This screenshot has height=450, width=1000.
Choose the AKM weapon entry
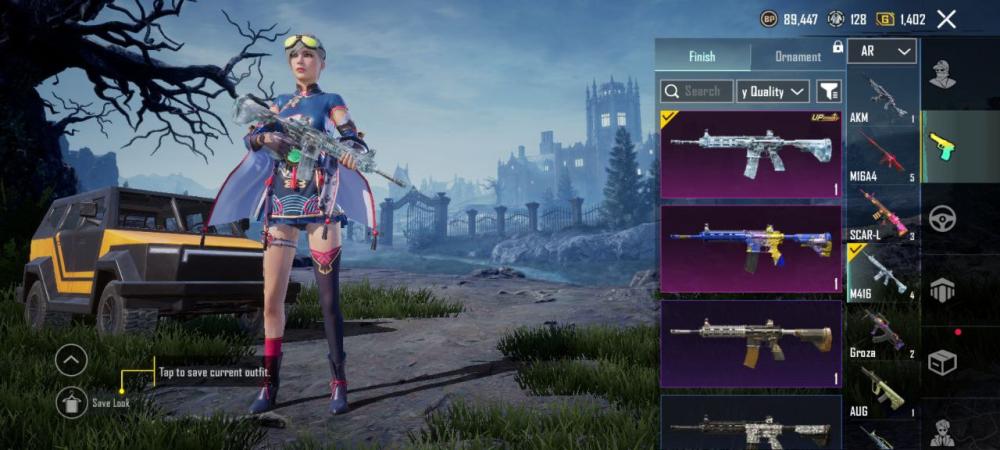coord(882,98)
